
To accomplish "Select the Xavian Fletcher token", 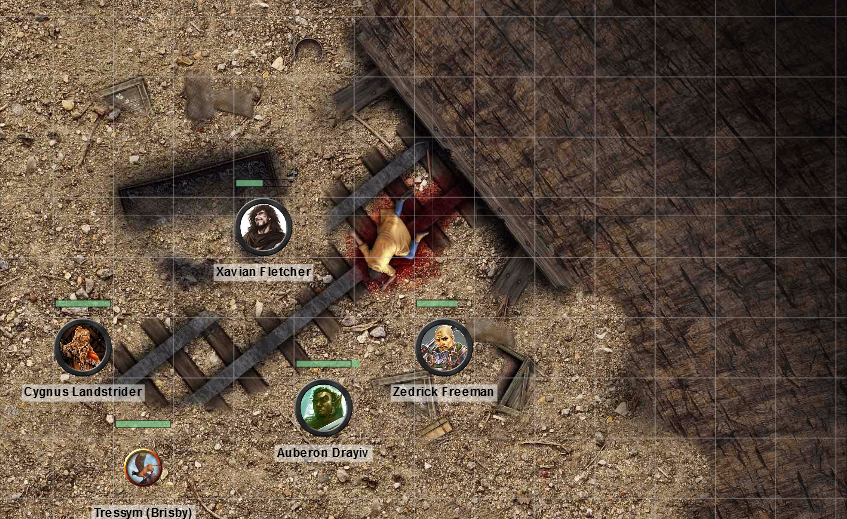I will point(263,227).
